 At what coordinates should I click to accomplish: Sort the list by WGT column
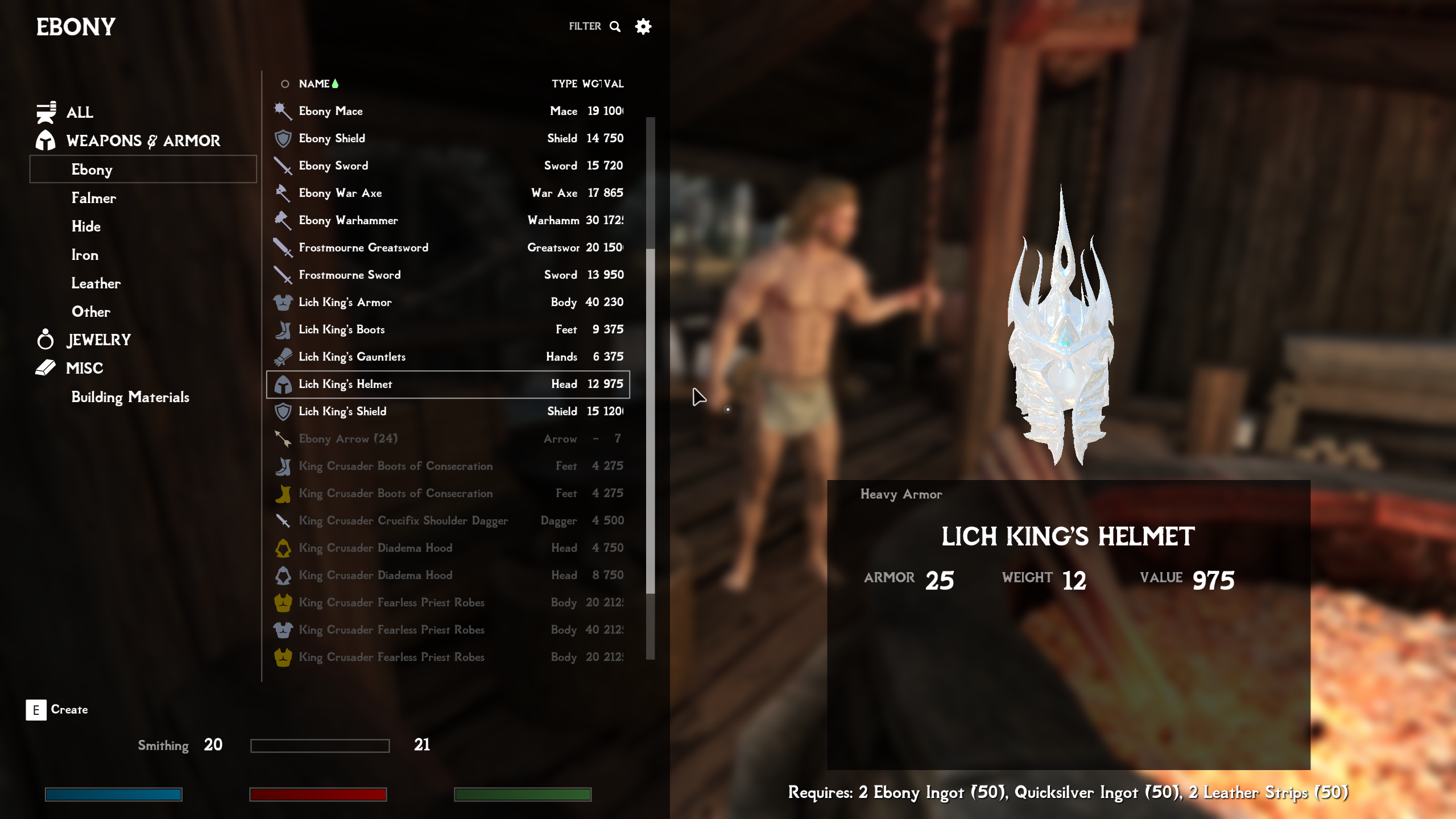click(591, 84)
